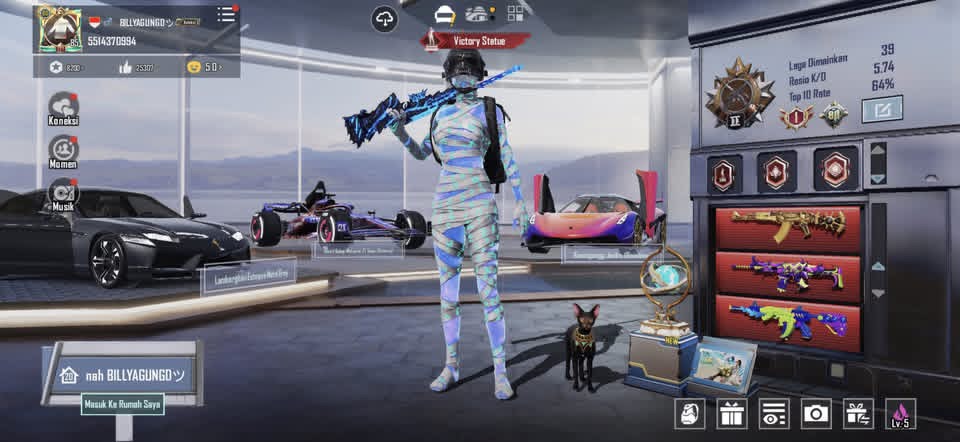The image size is (960, 442).
Task: Select the purple M416 weapon skin showcase
Action: tap(788, 273)
